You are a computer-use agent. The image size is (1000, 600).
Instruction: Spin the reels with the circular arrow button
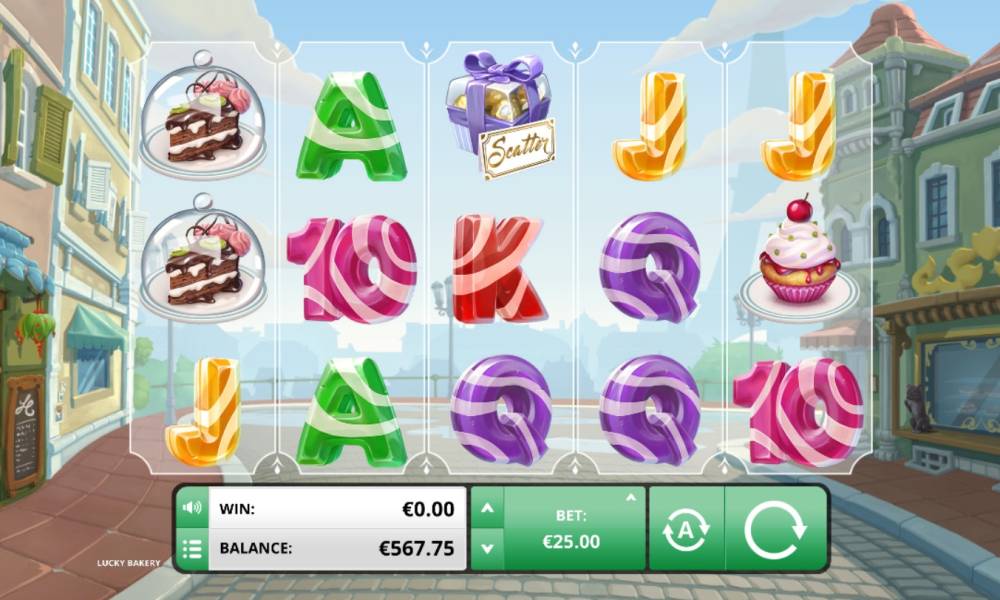(775, 528)
